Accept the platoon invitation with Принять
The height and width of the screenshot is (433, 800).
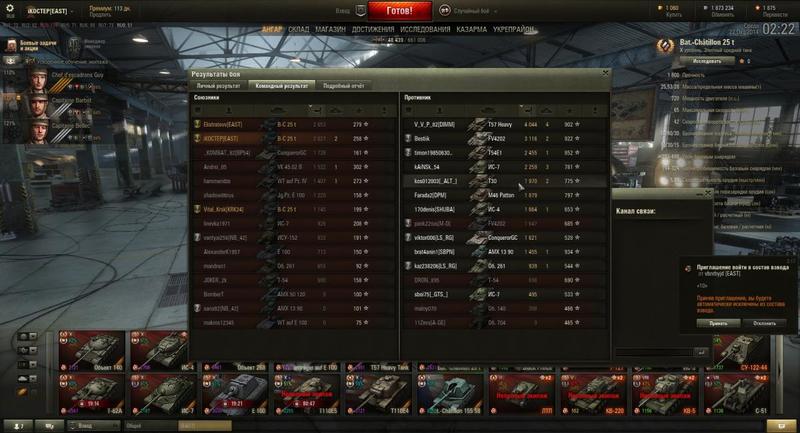click(718, 324)
